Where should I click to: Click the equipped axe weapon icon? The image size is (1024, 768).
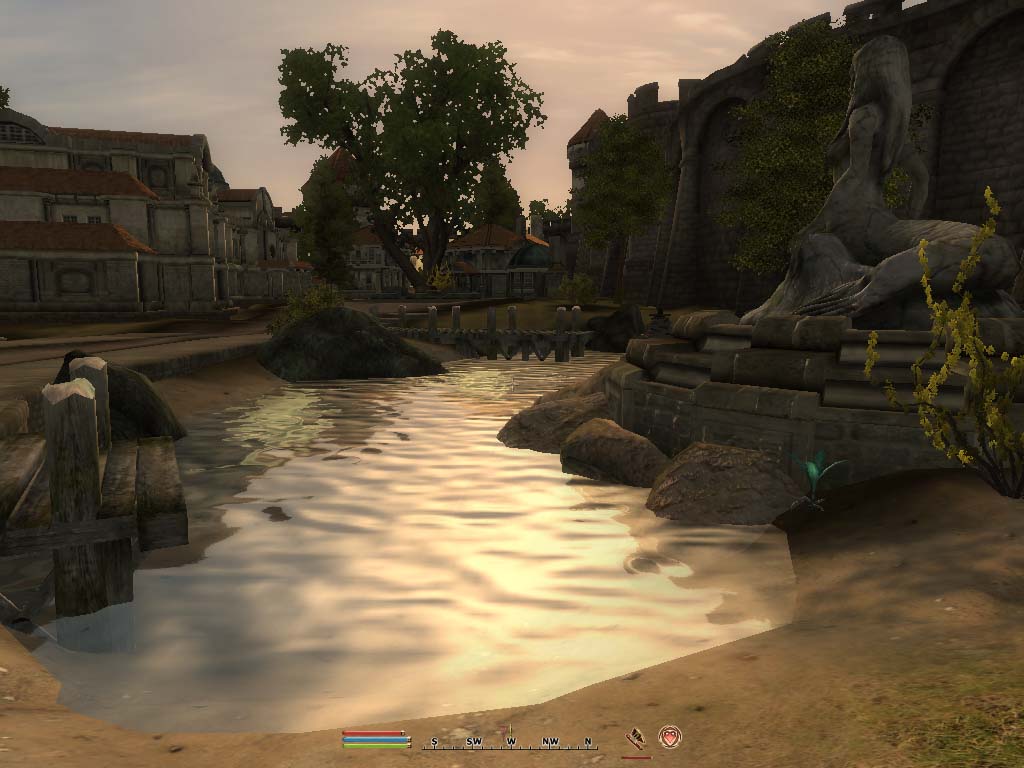tap(635, 739)
